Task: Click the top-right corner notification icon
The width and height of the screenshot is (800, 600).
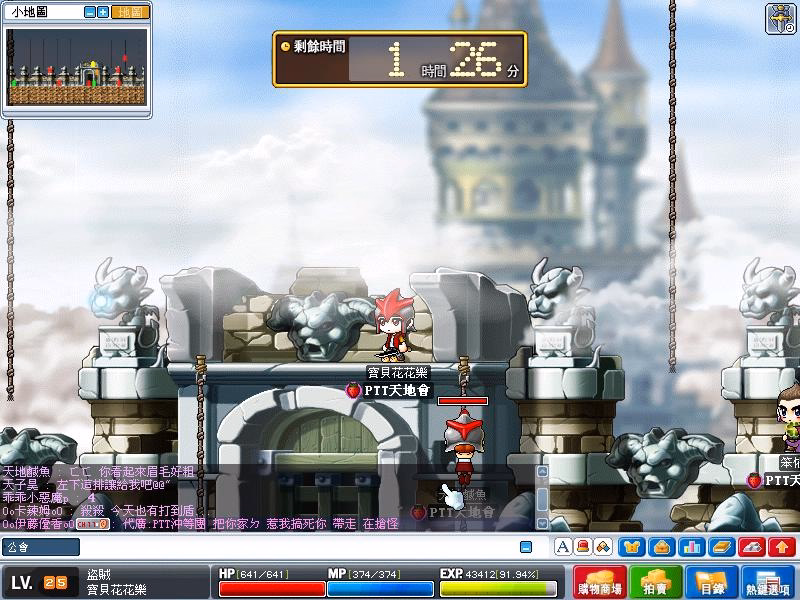Action: pyautogui.click(x=781, y=19)
